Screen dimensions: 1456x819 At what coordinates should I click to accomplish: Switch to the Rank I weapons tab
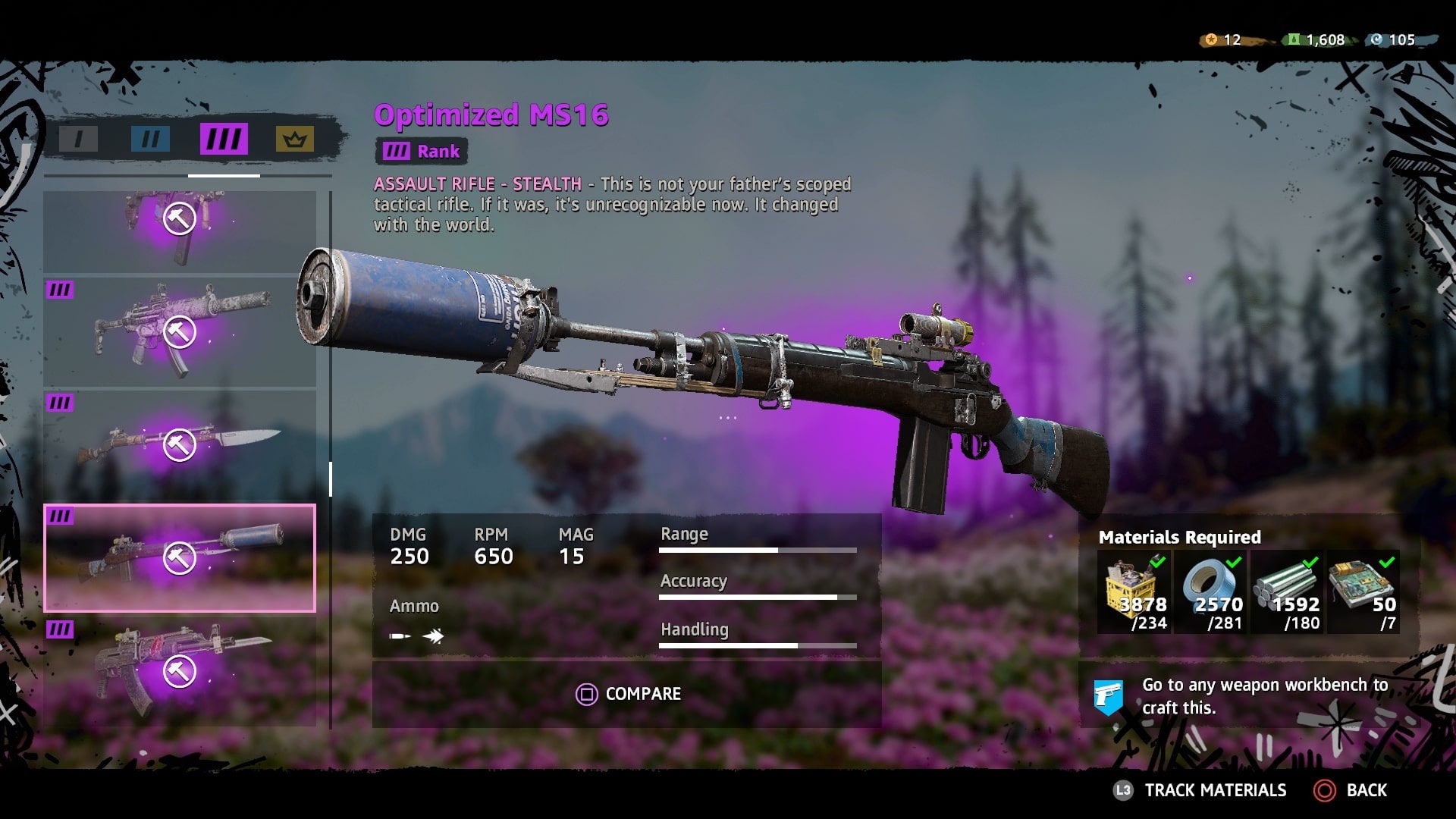click(78, 140)
